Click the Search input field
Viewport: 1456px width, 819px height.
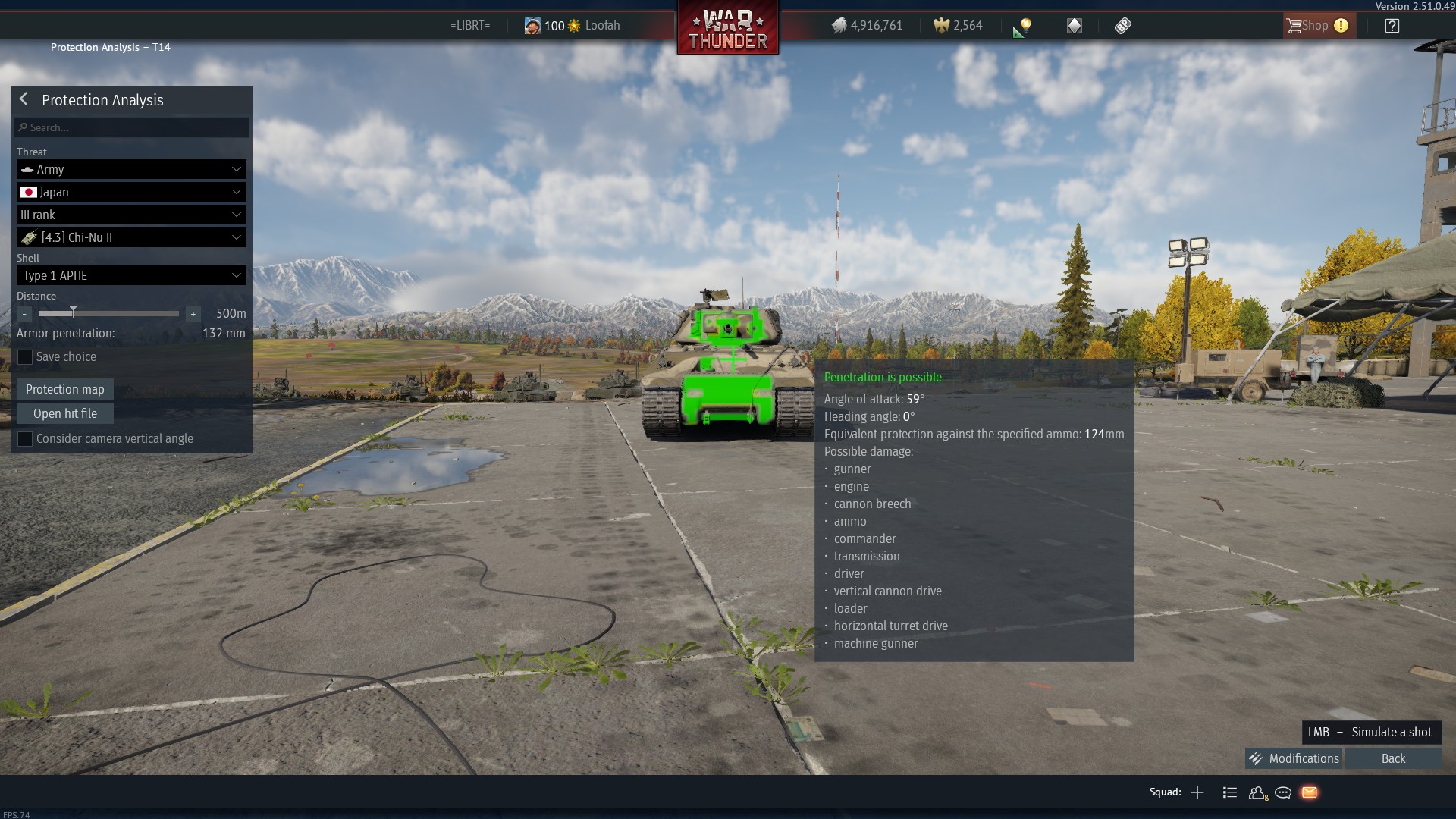pyautogui.click(x=132, y=127)
